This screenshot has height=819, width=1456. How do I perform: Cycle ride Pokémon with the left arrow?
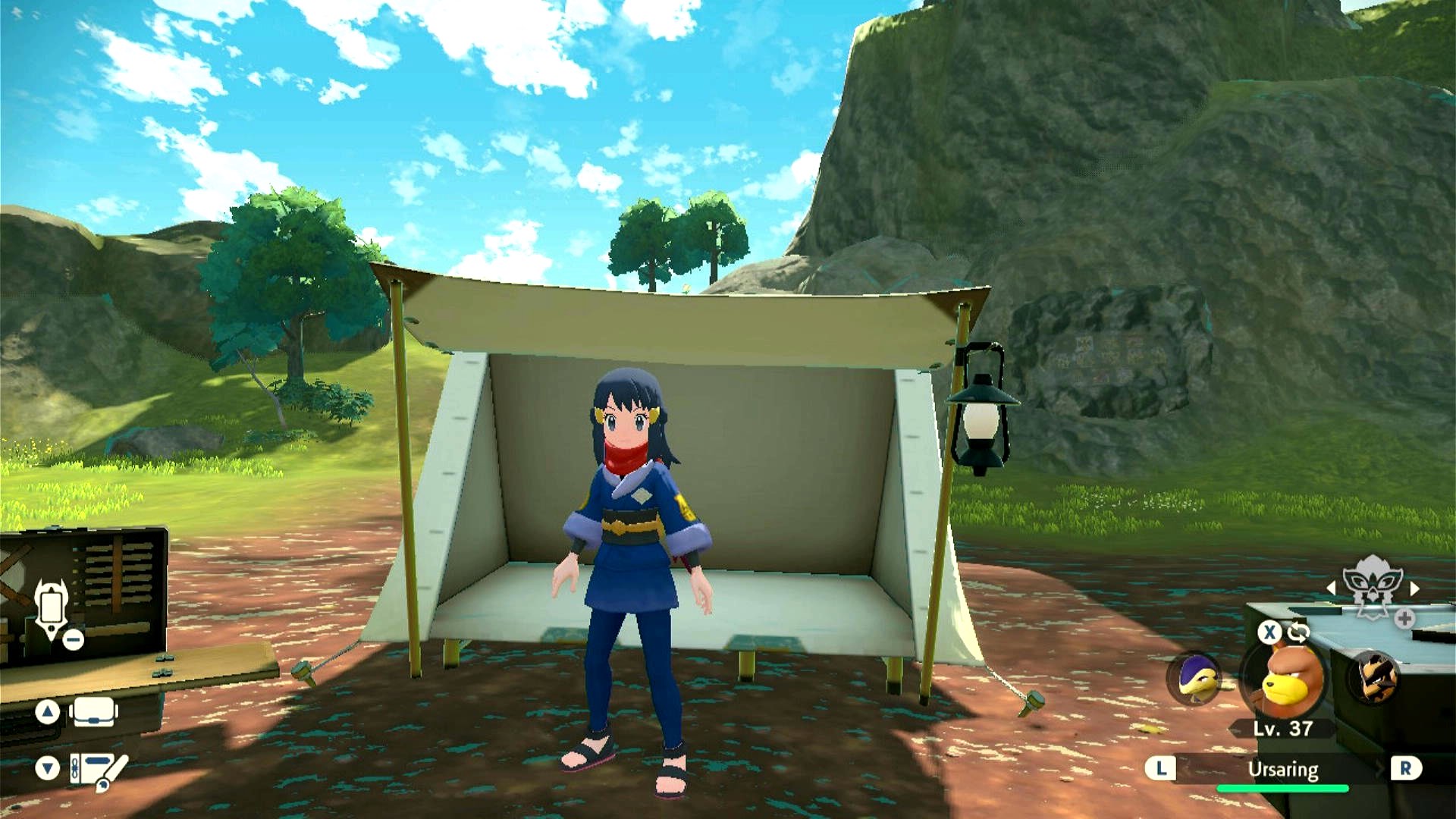1331,588
